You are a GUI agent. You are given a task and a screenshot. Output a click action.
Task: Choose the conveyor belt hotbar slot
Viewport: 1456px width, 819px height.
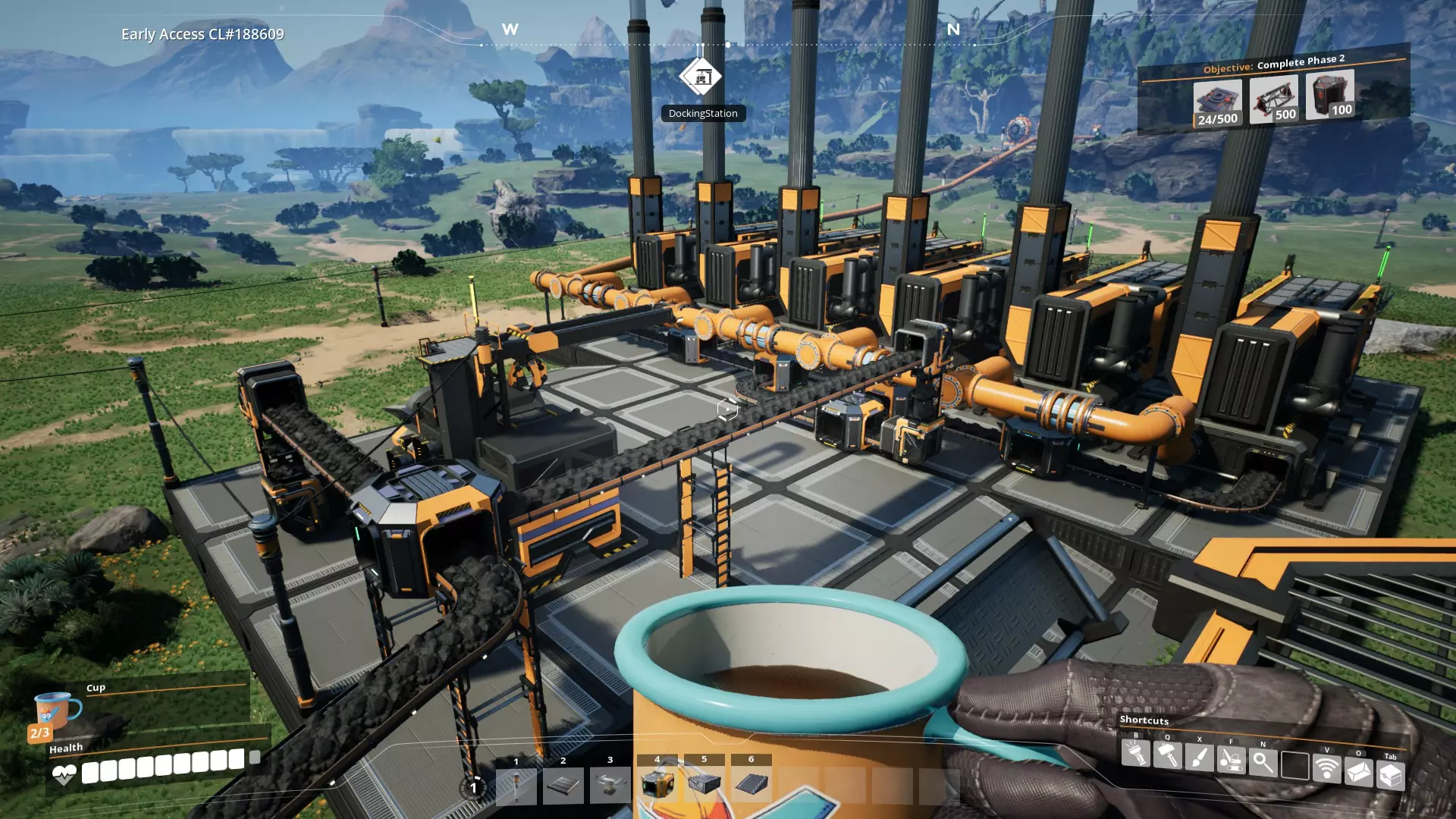click(563, 785)
